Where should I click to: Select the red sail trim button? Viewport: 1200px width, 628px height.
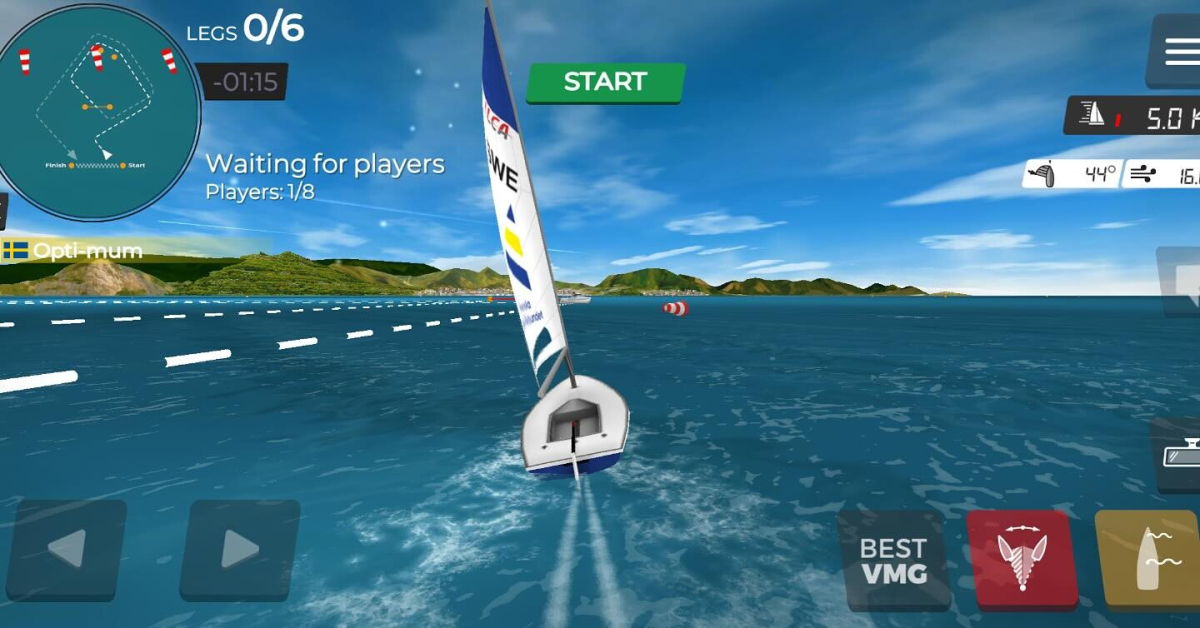point(1022,560)
